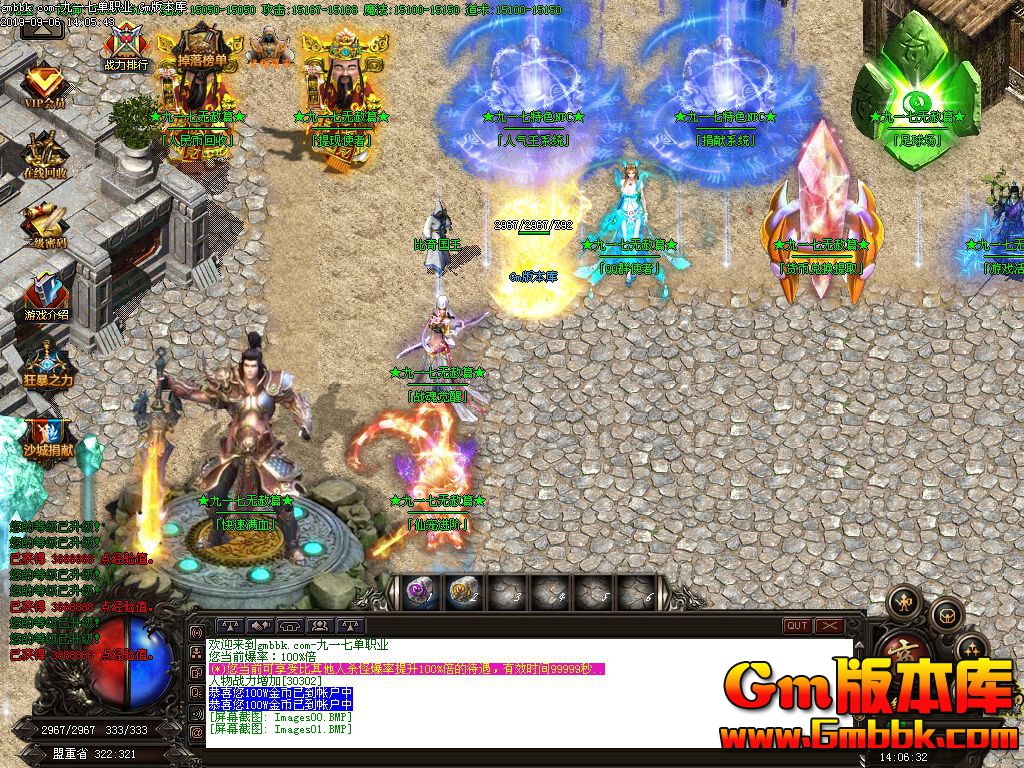The height and width of the screenshot is (768, 1024).
Task: Open the 沙城捐献 Sand City donation icon
Action: [47, 437]
